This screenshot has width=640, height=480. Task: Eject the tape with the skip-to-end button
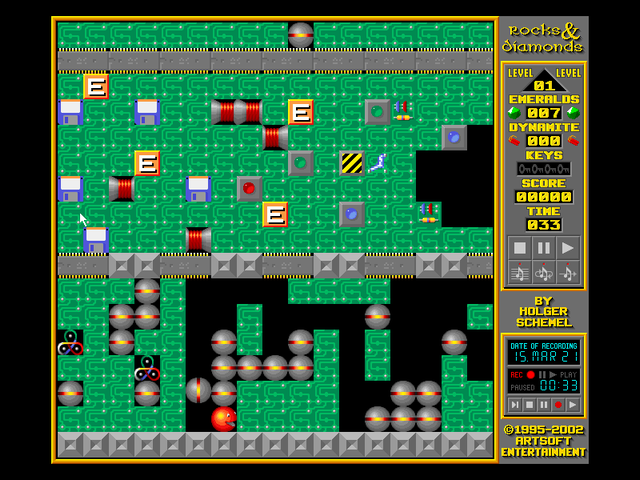coord(515,404)
